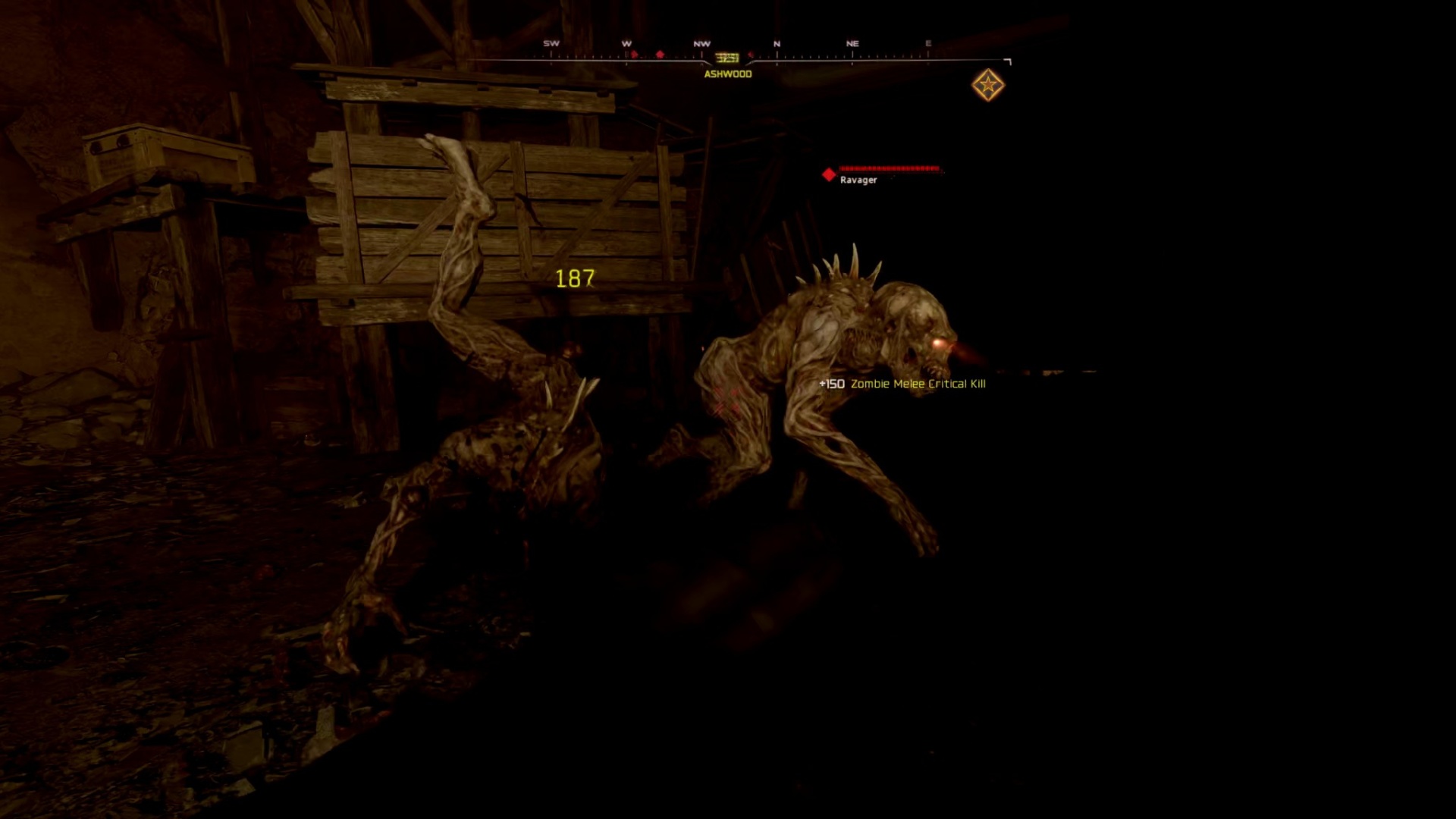The image size is (1456, 819).
Task: Toggle the Ravager nameplate text
Action: [x=858, y=180]
